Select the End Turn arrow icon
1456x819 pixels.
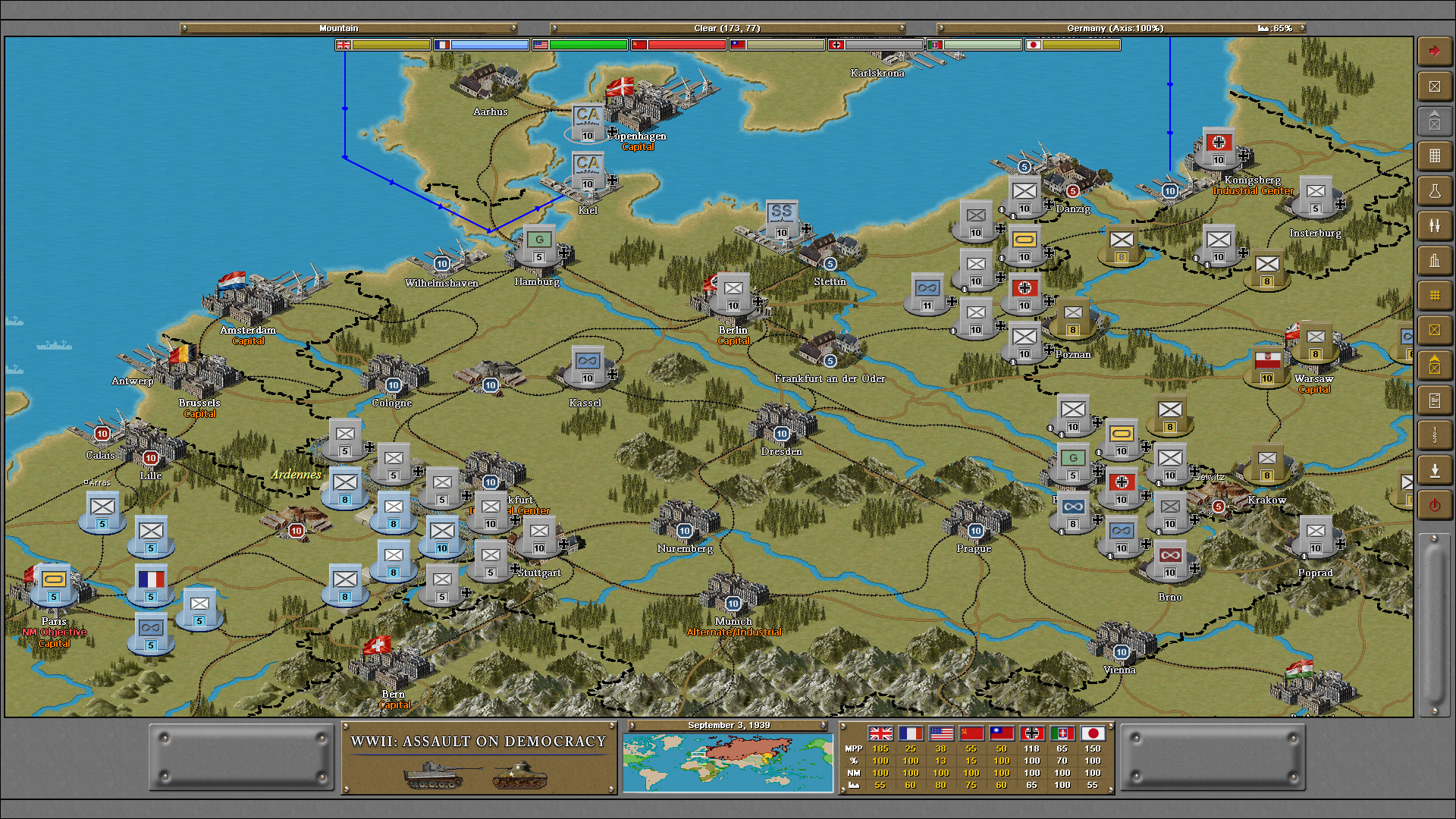(x=1435, y=51)
